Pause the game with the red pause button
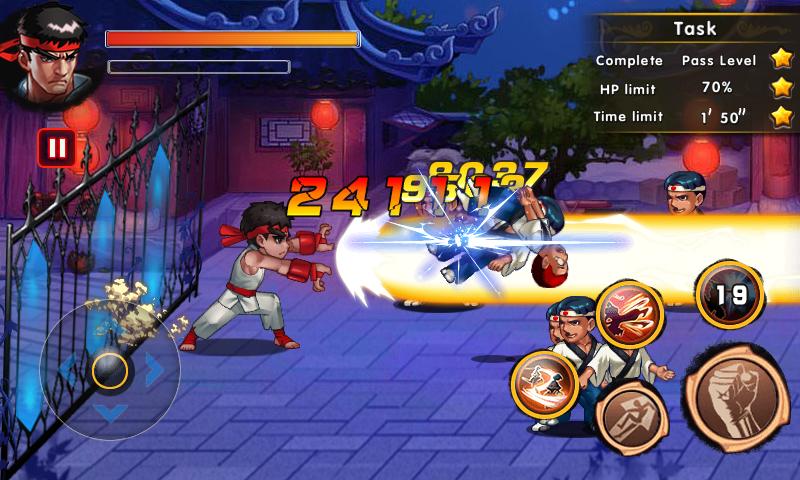800x480 pixels. click(x=57, y=149)
